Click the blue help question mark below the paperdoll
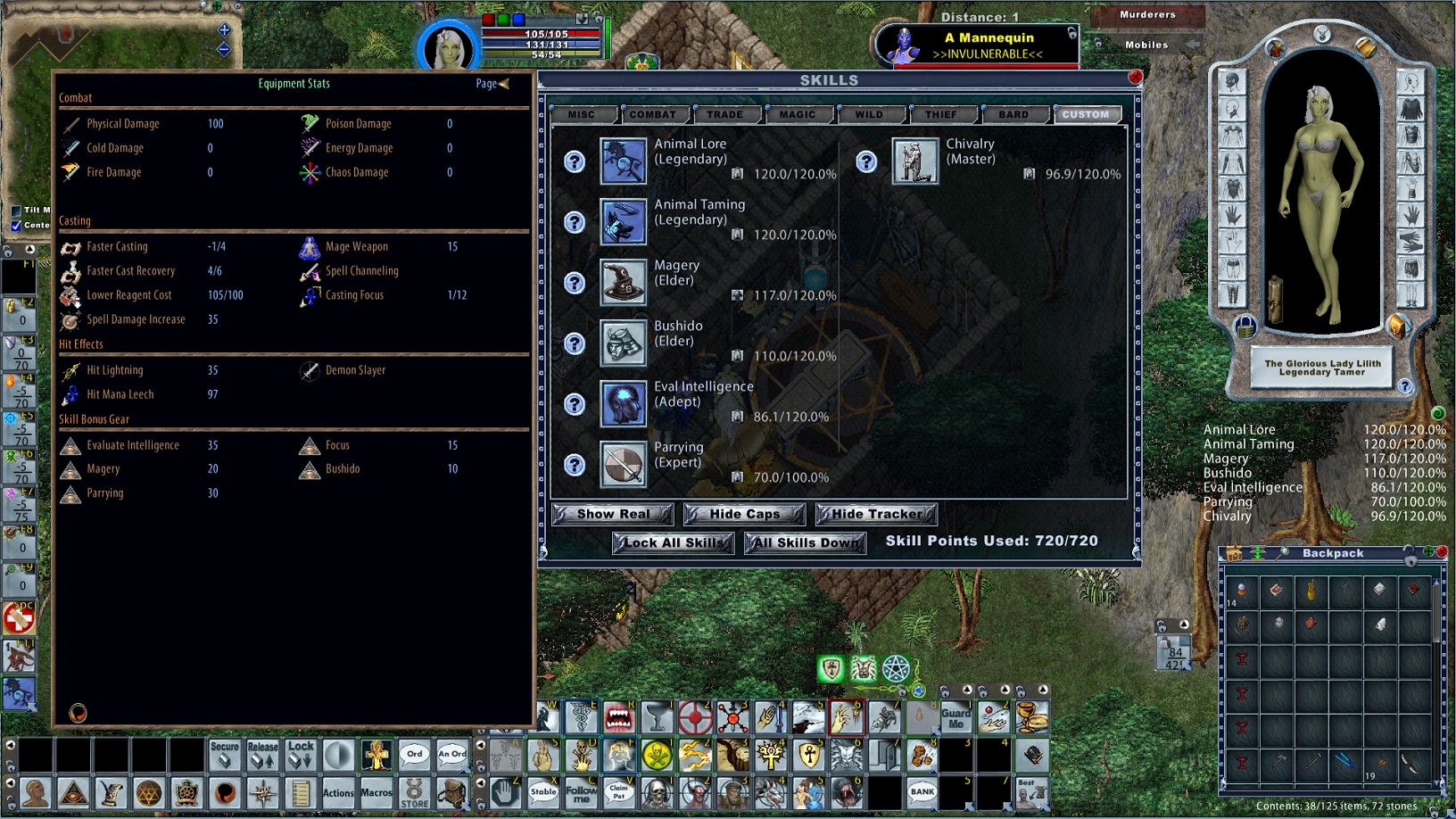 pos(1407,386)
